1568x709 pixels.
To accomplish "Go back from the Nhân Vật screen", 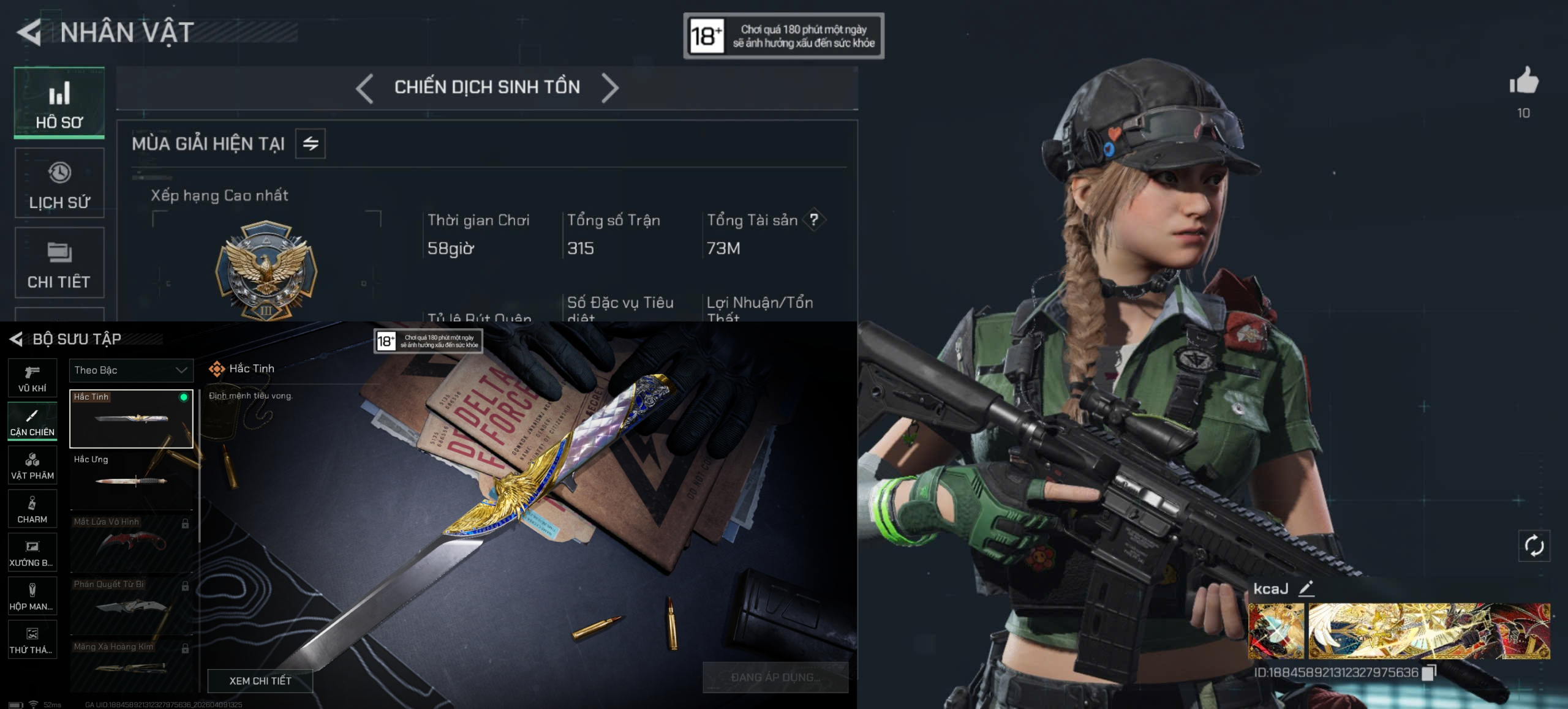I will coord(29,32).
